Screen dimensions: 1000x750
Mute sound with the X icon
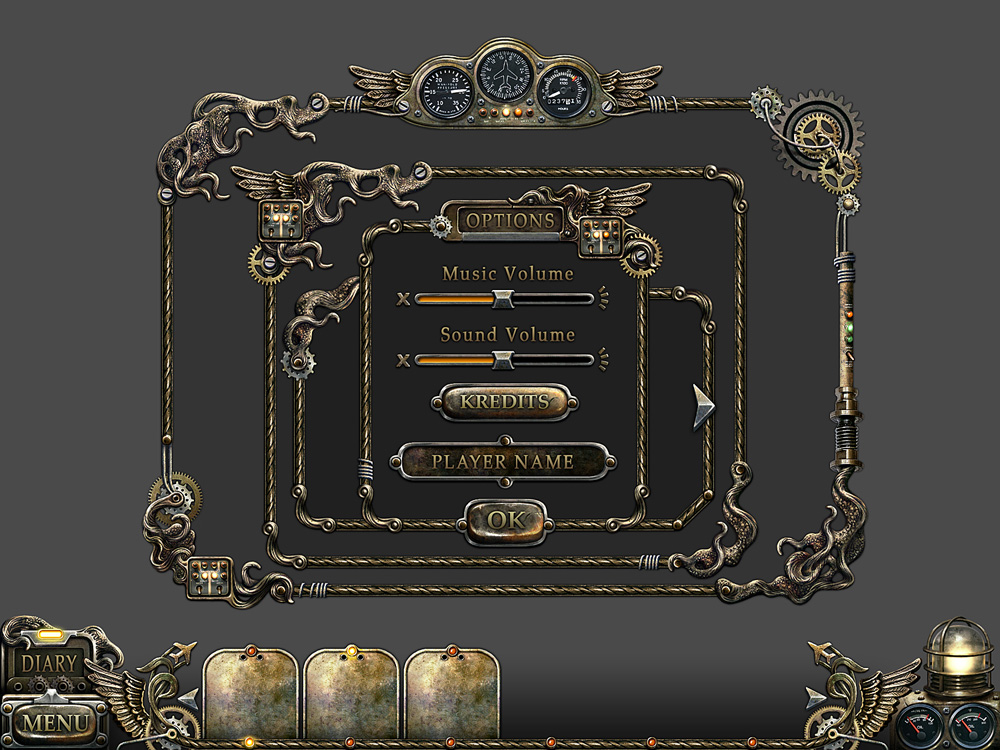(x=403, y=359)
